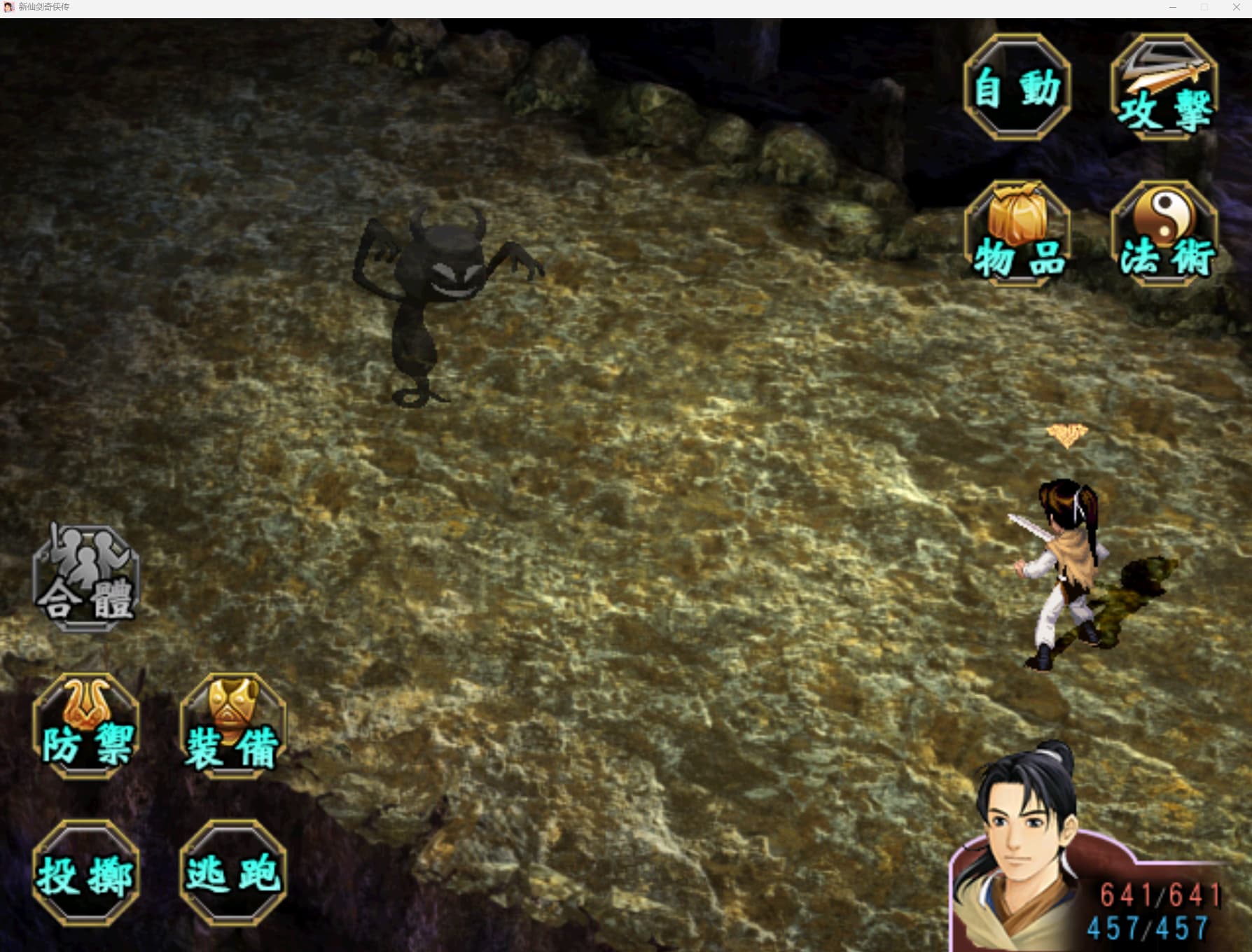Choose the 攻擊 attack command
The width and height of the screenshot is (1252, 952).
(1164, 87)
